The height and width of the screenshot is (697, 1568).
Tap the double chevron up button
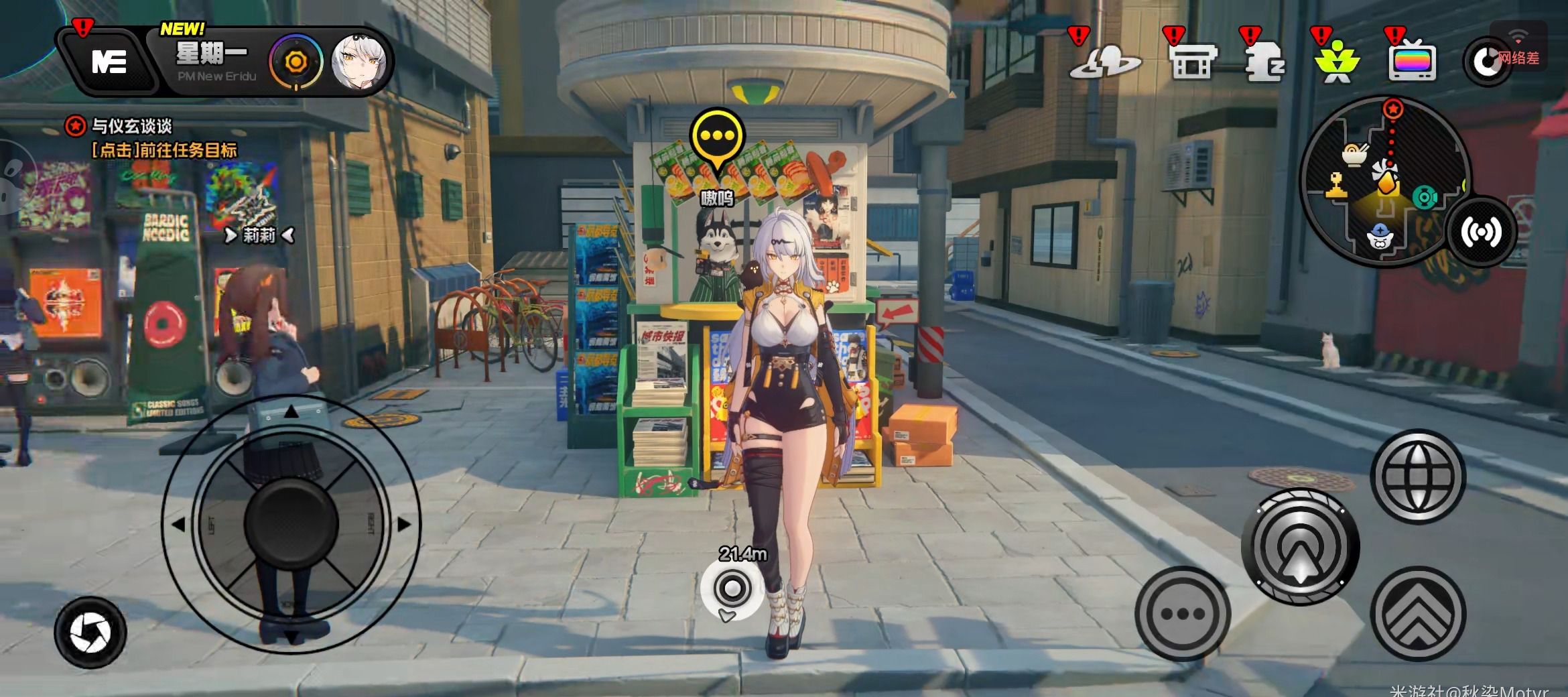point(1418,613)
